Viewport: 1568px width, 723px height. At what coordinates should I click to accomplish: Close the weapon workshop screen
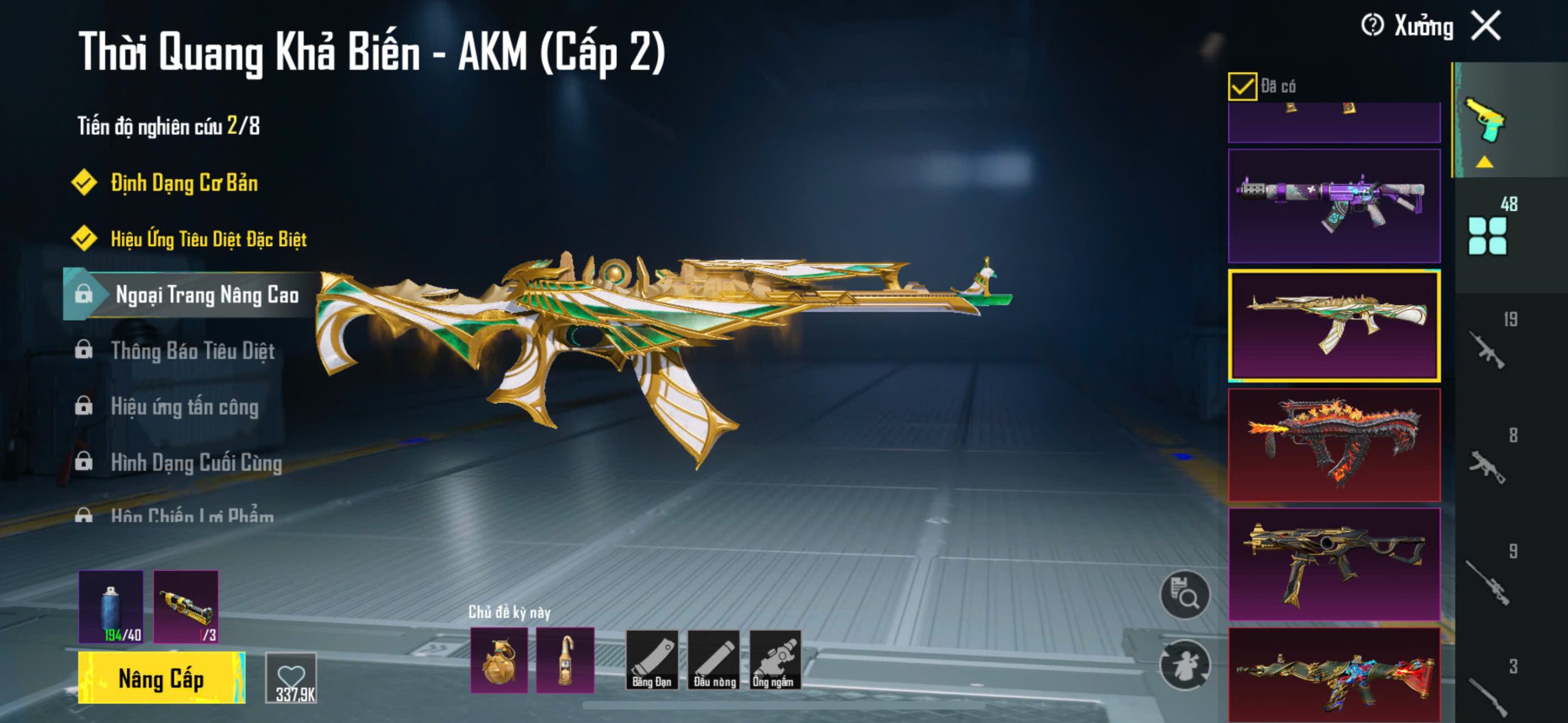pos(1487,26)
